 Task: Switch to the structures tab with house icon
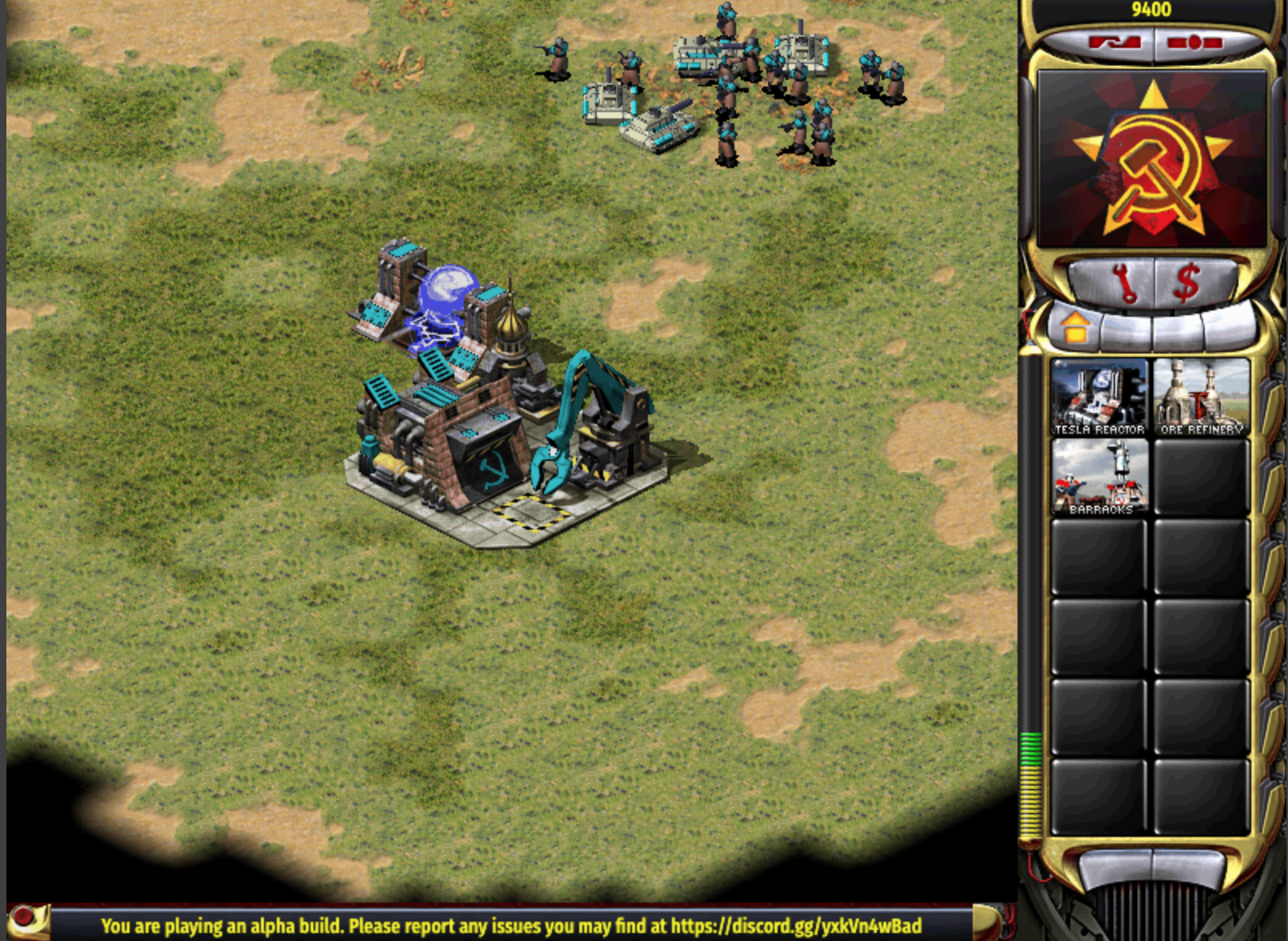[1074, 326]
